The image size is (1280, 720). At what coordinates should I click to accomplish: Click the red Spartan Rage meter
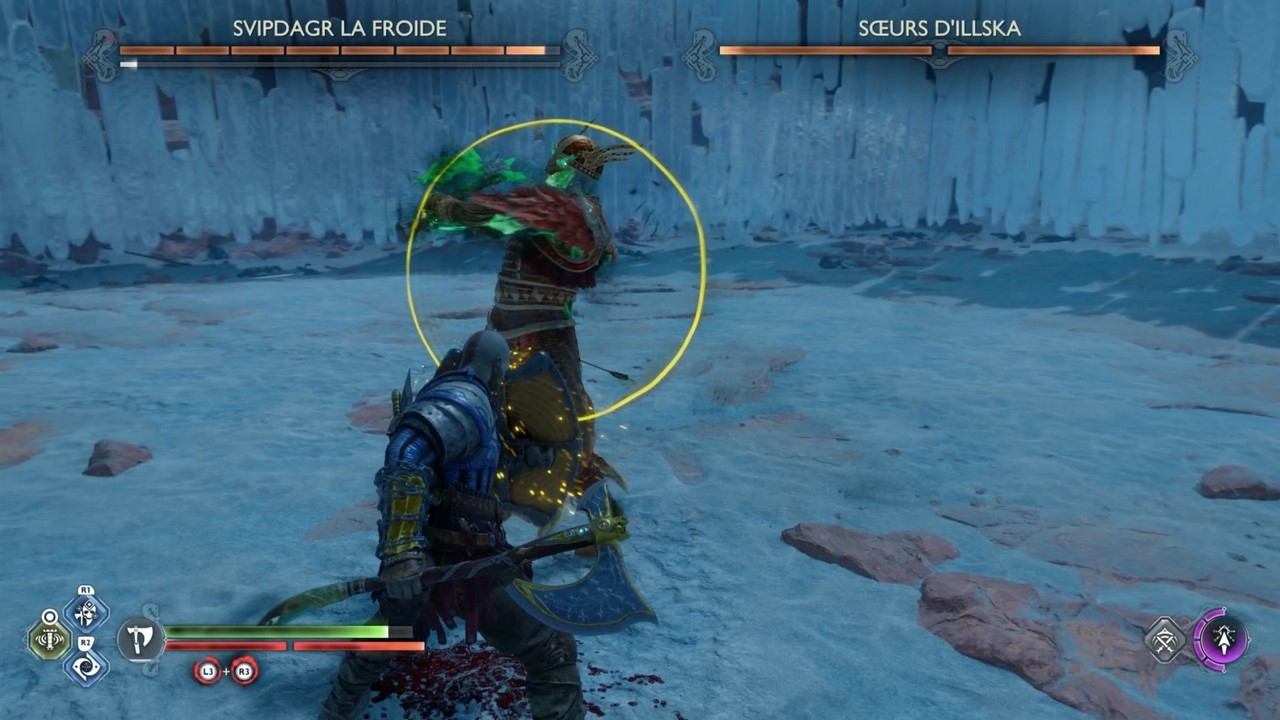tap(275, 646)
